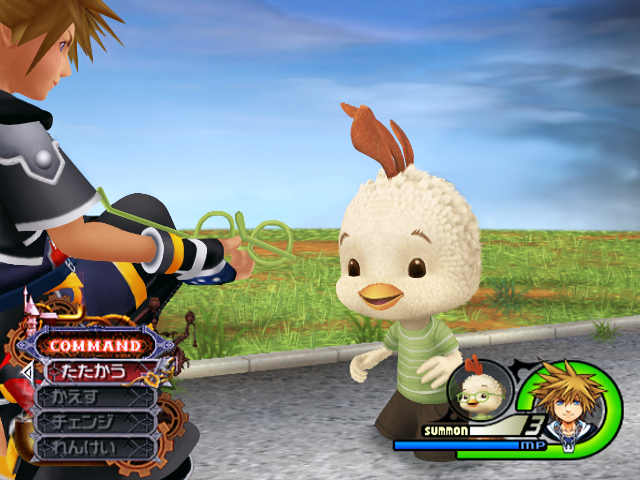Viewport: 640px width, 480px height.
Task: Choose the かえす dismiss command
Action: 95,397
